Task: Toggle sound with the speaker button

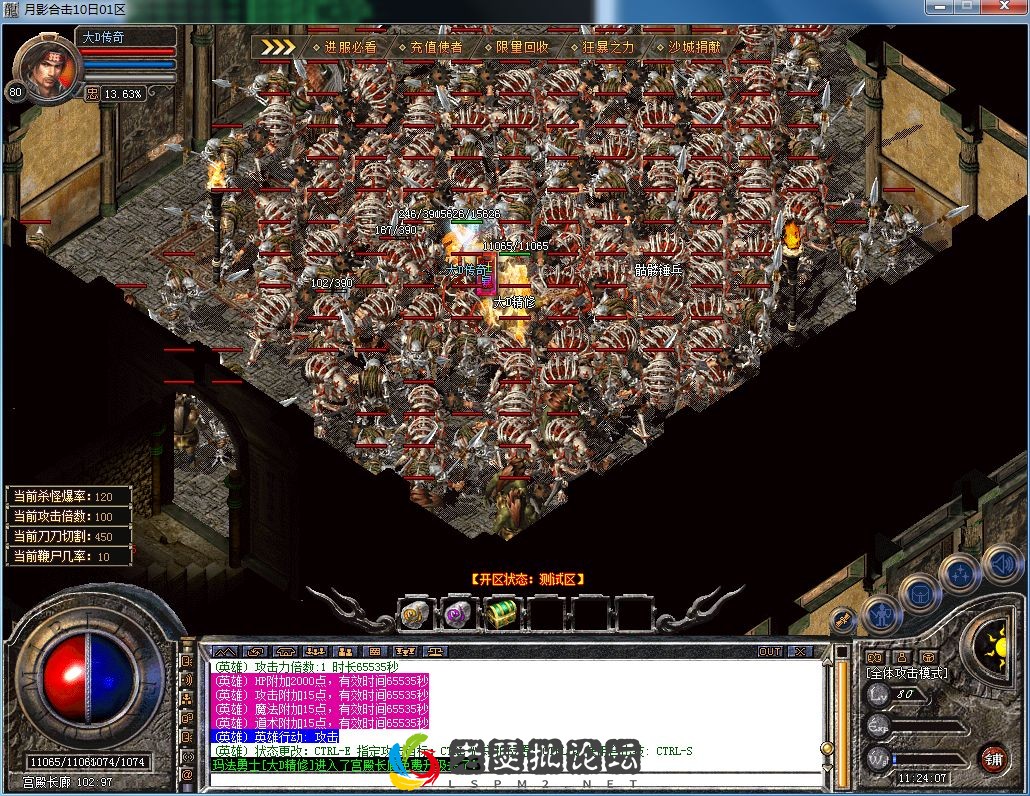Action: [1000, 562]
